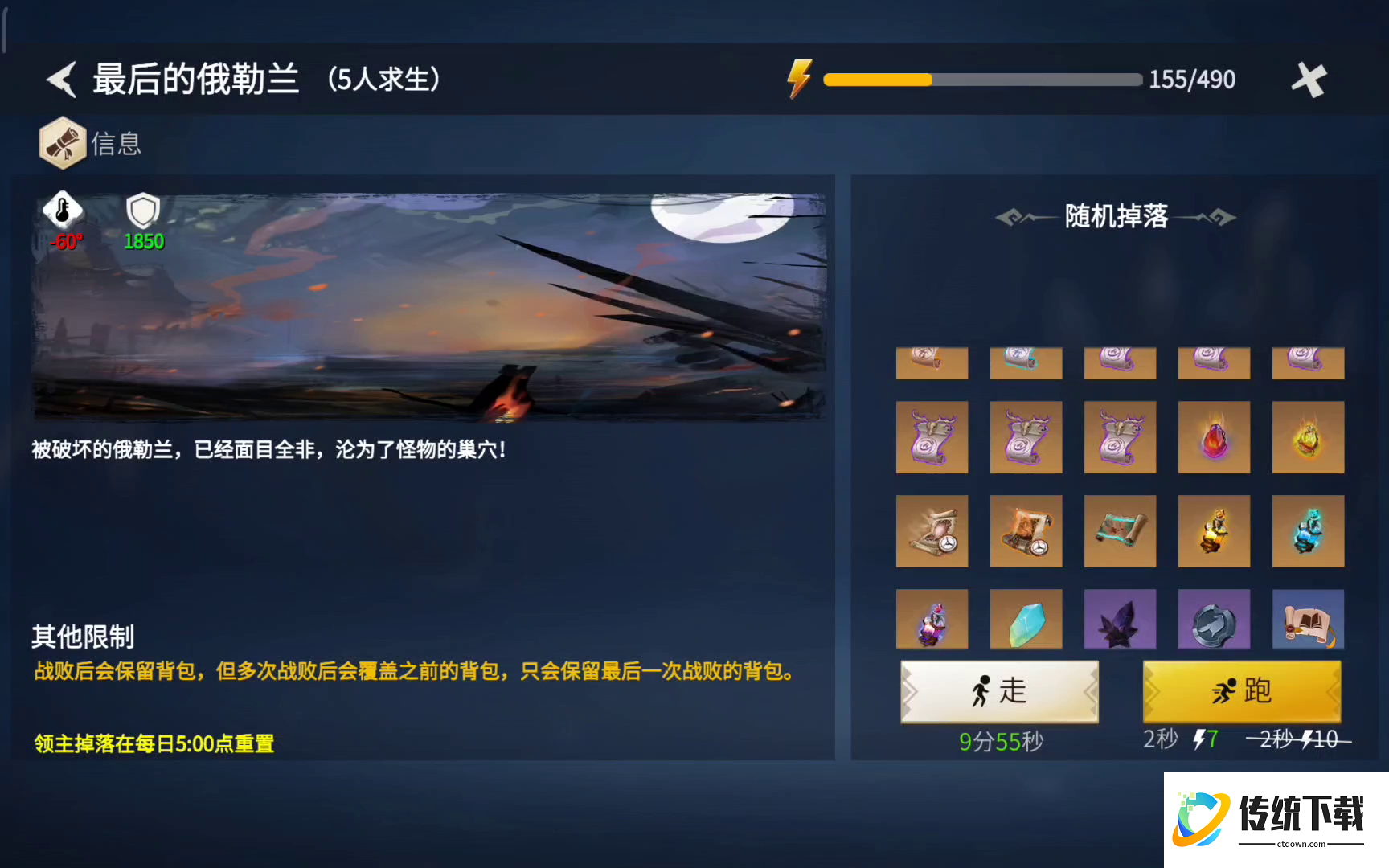Select a deer-skull sealed scroll drop item
The width and height of the screenshot is (1389, 868).
932,437
